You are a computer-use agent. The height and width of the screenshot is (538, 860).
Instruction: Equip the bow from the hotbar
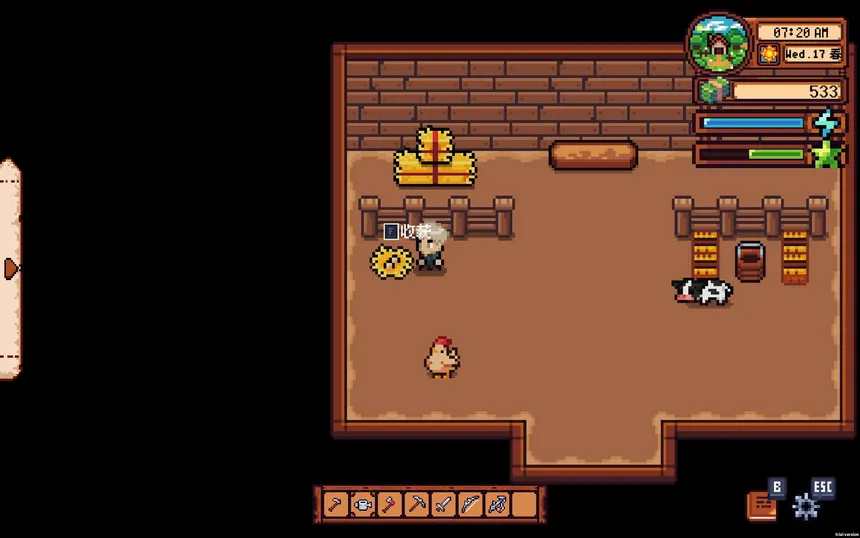(471, 505)
